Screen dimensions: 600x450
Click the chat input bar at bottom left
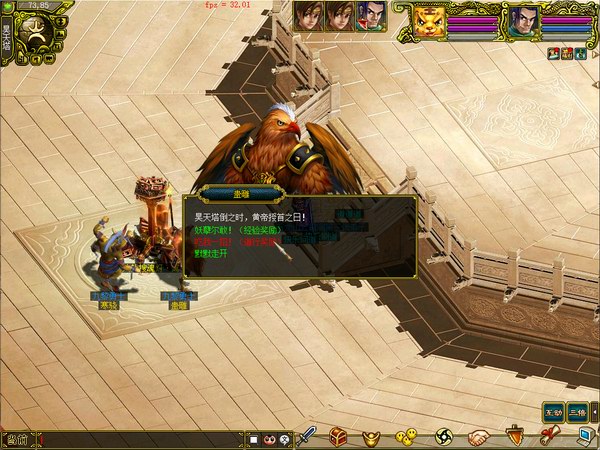coord(140,438)
